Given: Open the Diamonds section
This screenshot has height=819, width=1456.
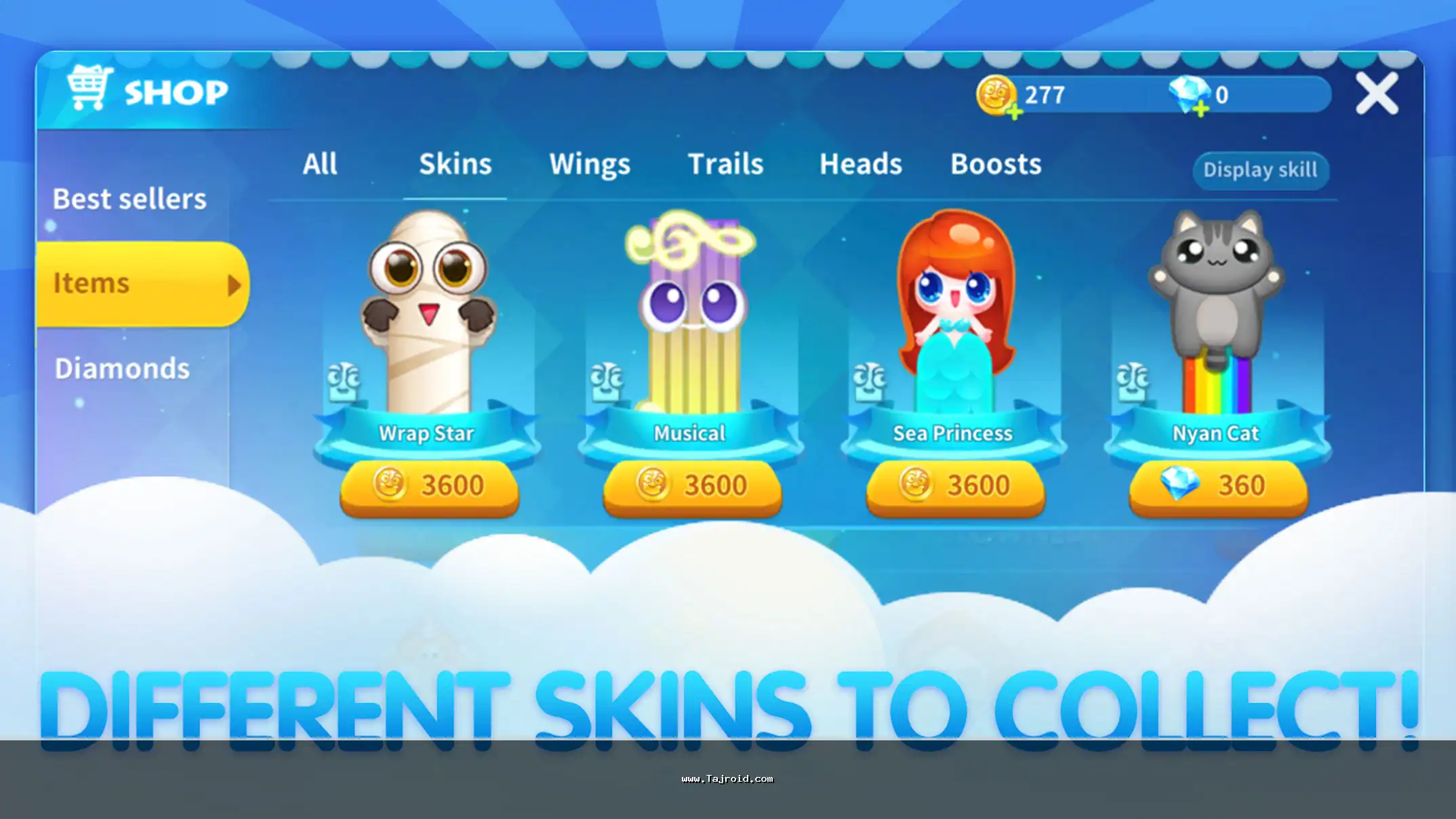Looking at the screenshot, I should point(123,369).
